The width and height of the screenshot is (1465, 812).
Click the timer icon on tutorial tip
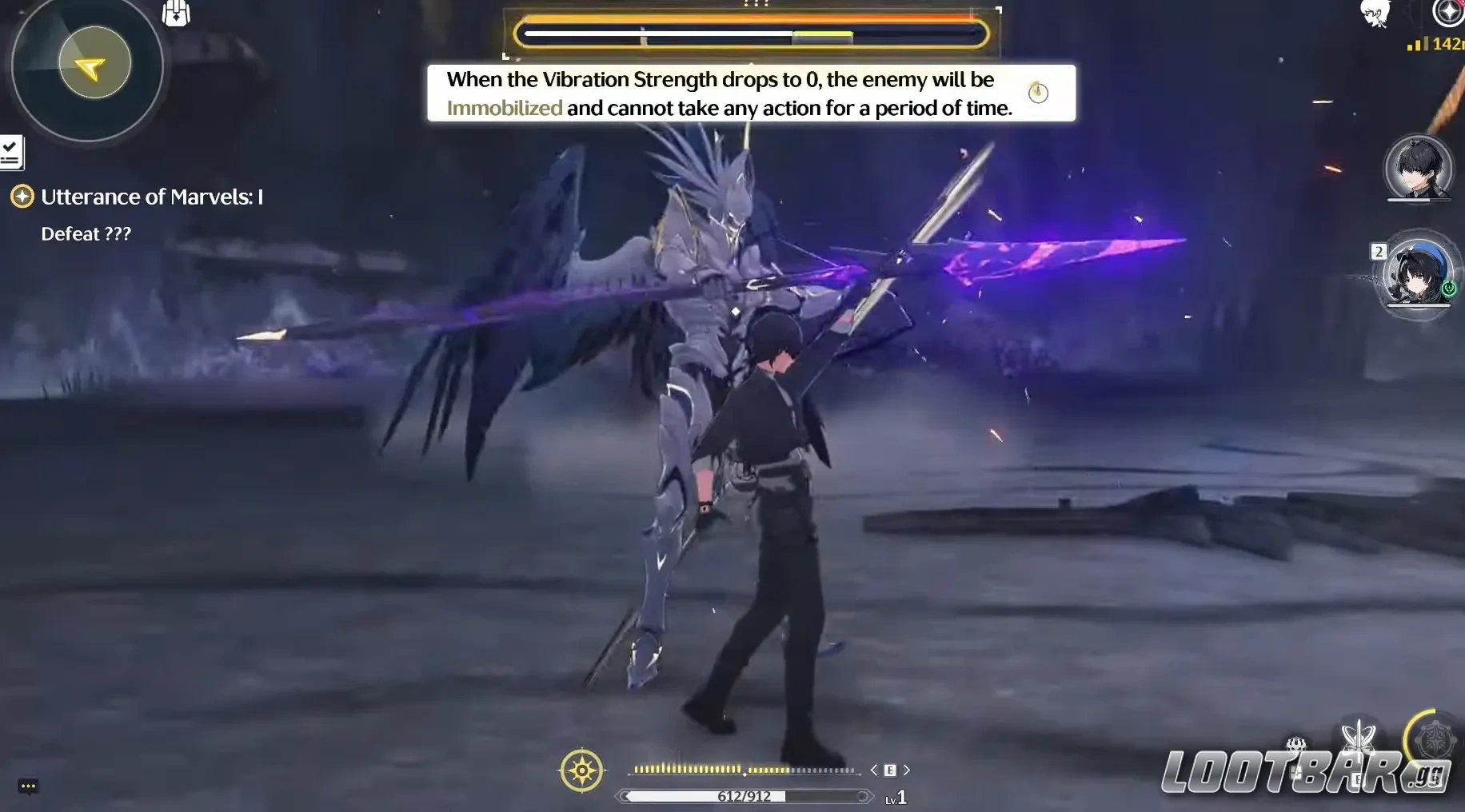1038,93
